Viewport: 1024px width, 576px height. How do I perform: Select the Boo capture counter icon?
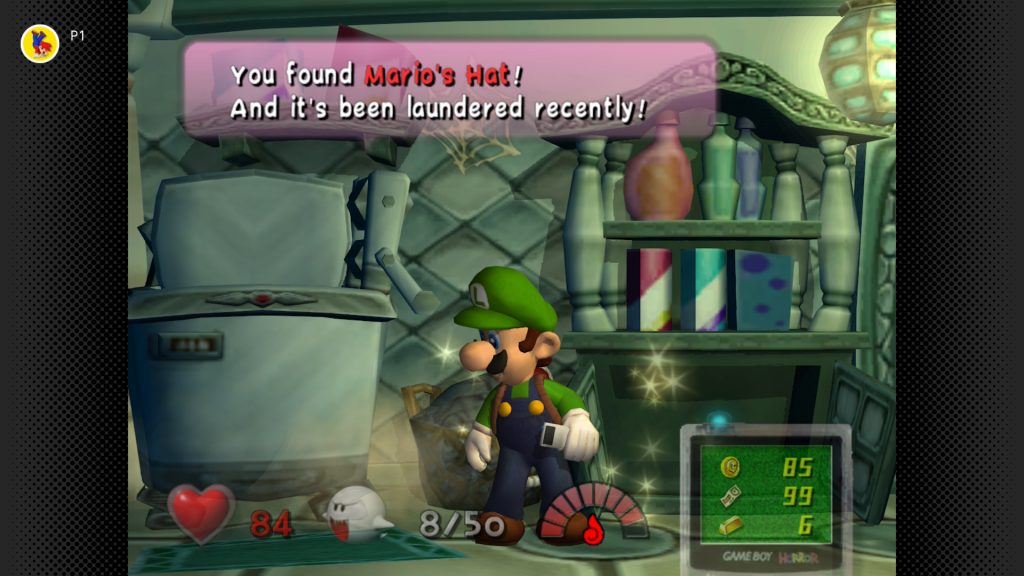tap(358, 513)
